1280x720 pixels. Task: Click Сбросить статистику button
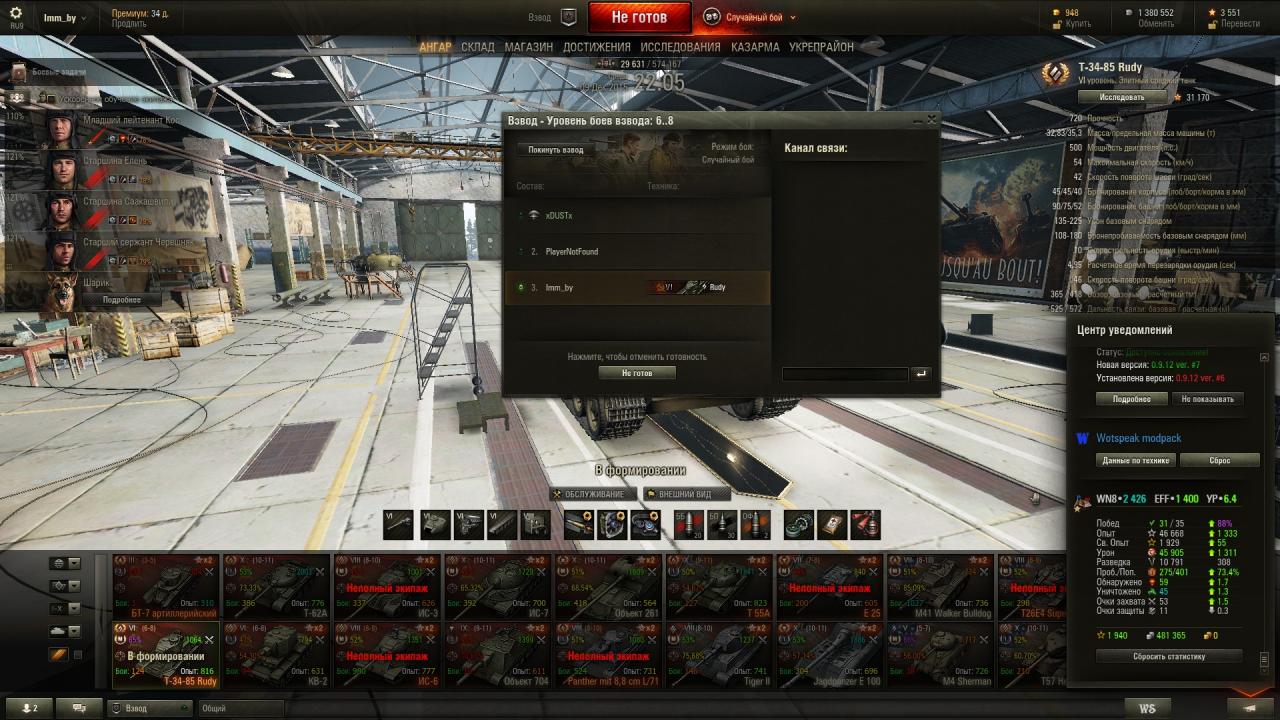(x=1168, y=657)
